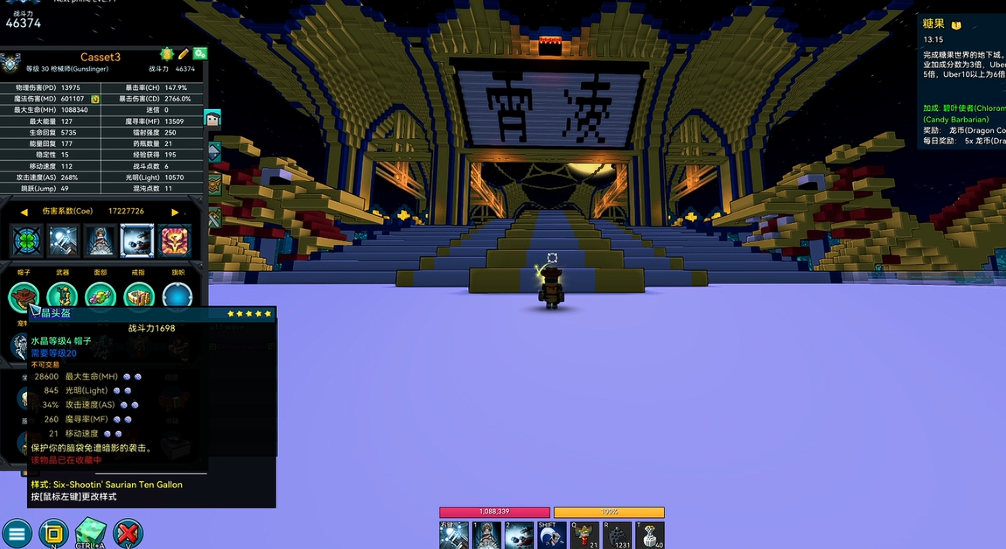
Task: Use the rainbow potion flask in hotbar
Action: click(585, 536)
